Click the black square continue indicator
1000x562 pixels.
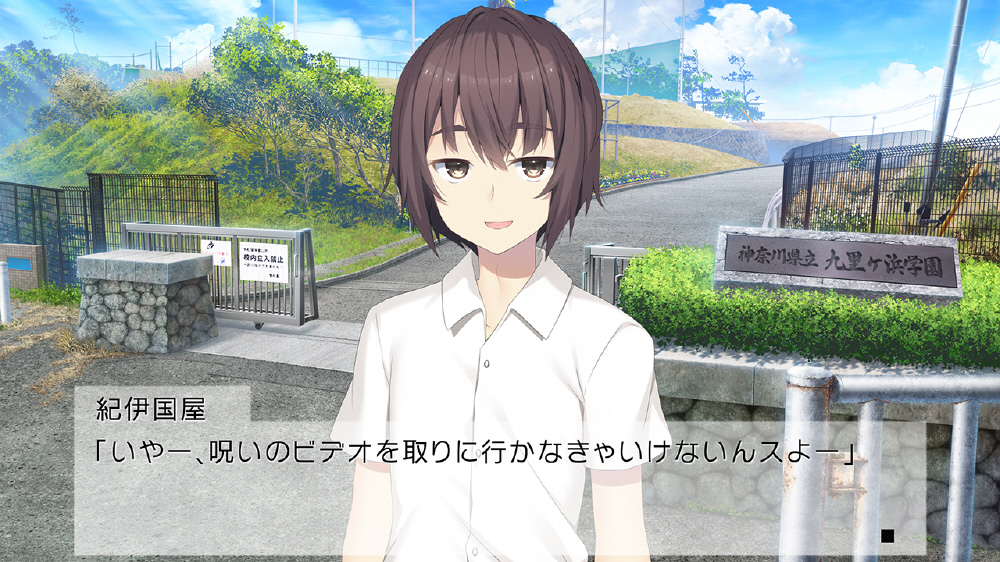tap(886, 536)
